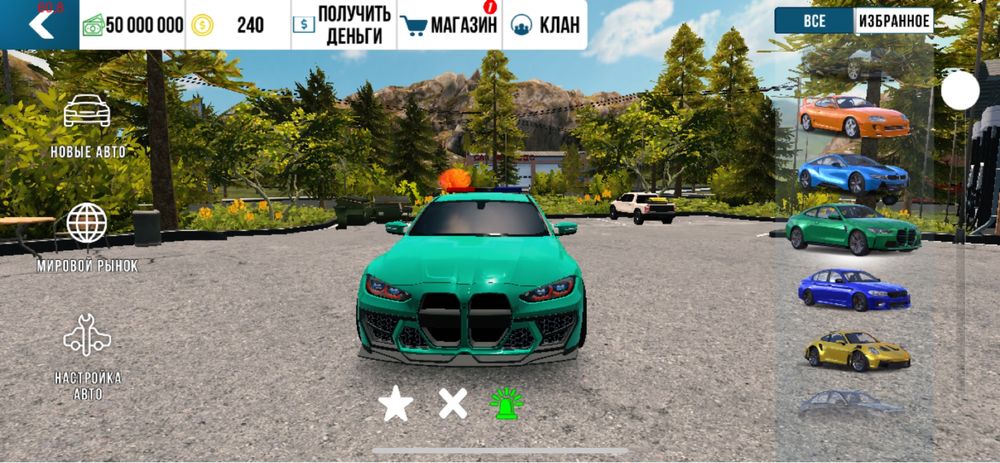Click the white X icon
This screenshot has height=463, width=1000.
point(453,404)
